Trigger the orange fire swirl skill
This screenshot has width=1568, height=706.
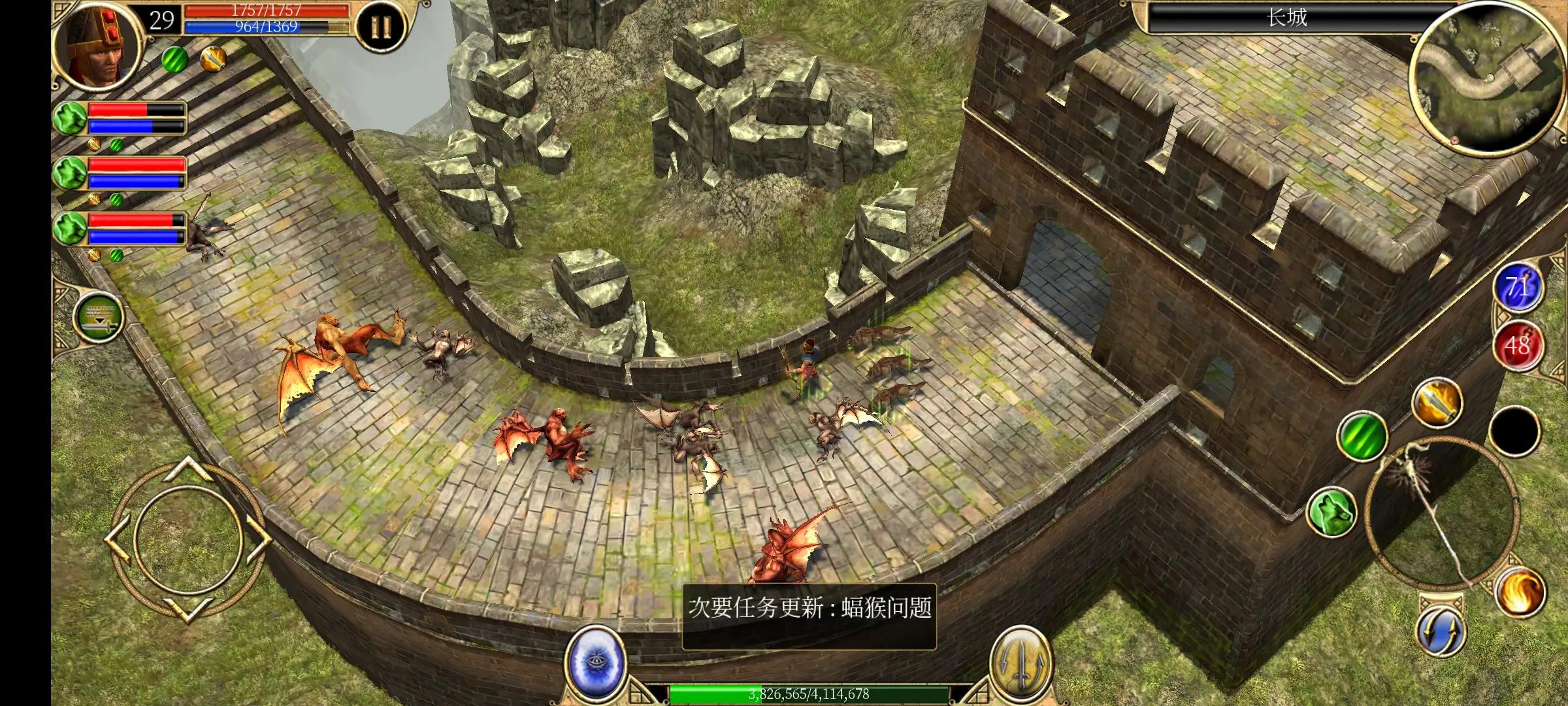pyautogui.click(x=1520, y=591)
